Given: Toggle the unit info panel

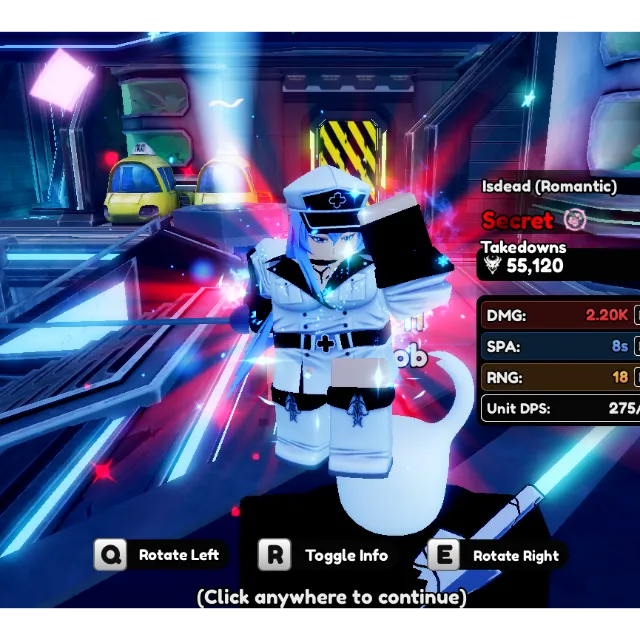Looking at the screenshot, I should point(324,555).
